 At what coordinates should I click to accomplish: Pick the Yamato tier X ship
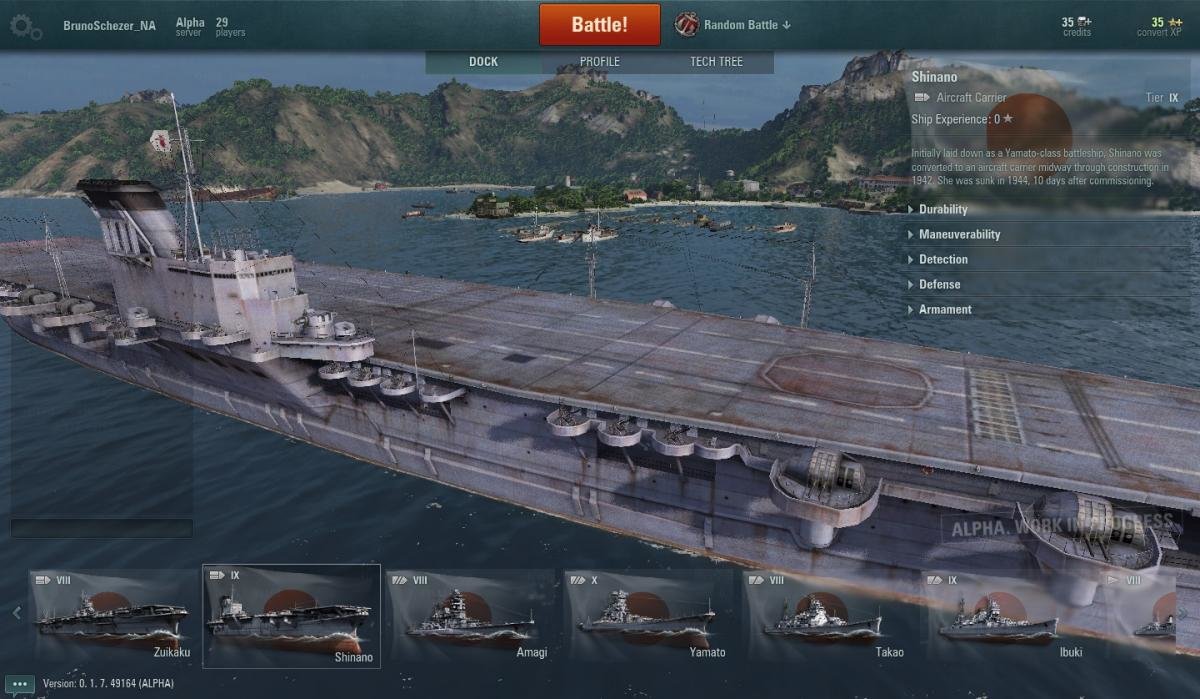coord(648,615)
